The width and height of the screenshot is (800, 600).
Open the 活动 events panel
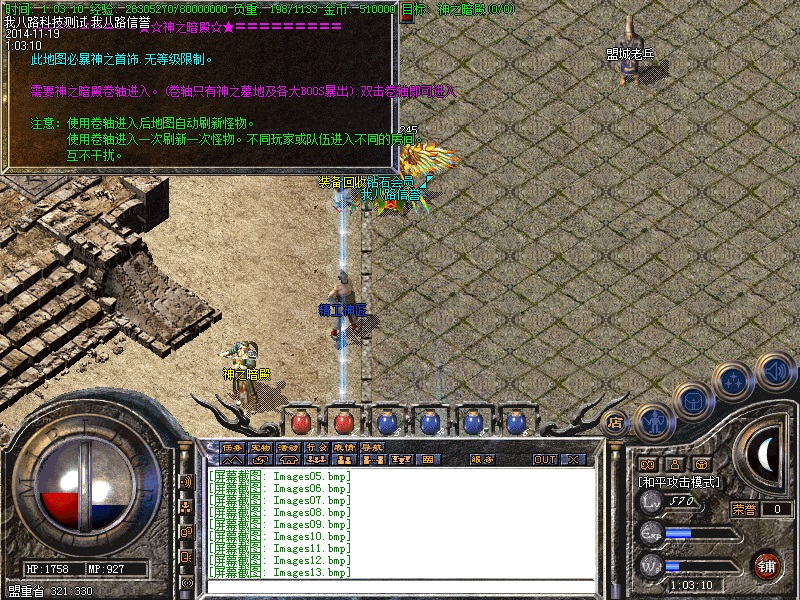(x=288, y=447)
